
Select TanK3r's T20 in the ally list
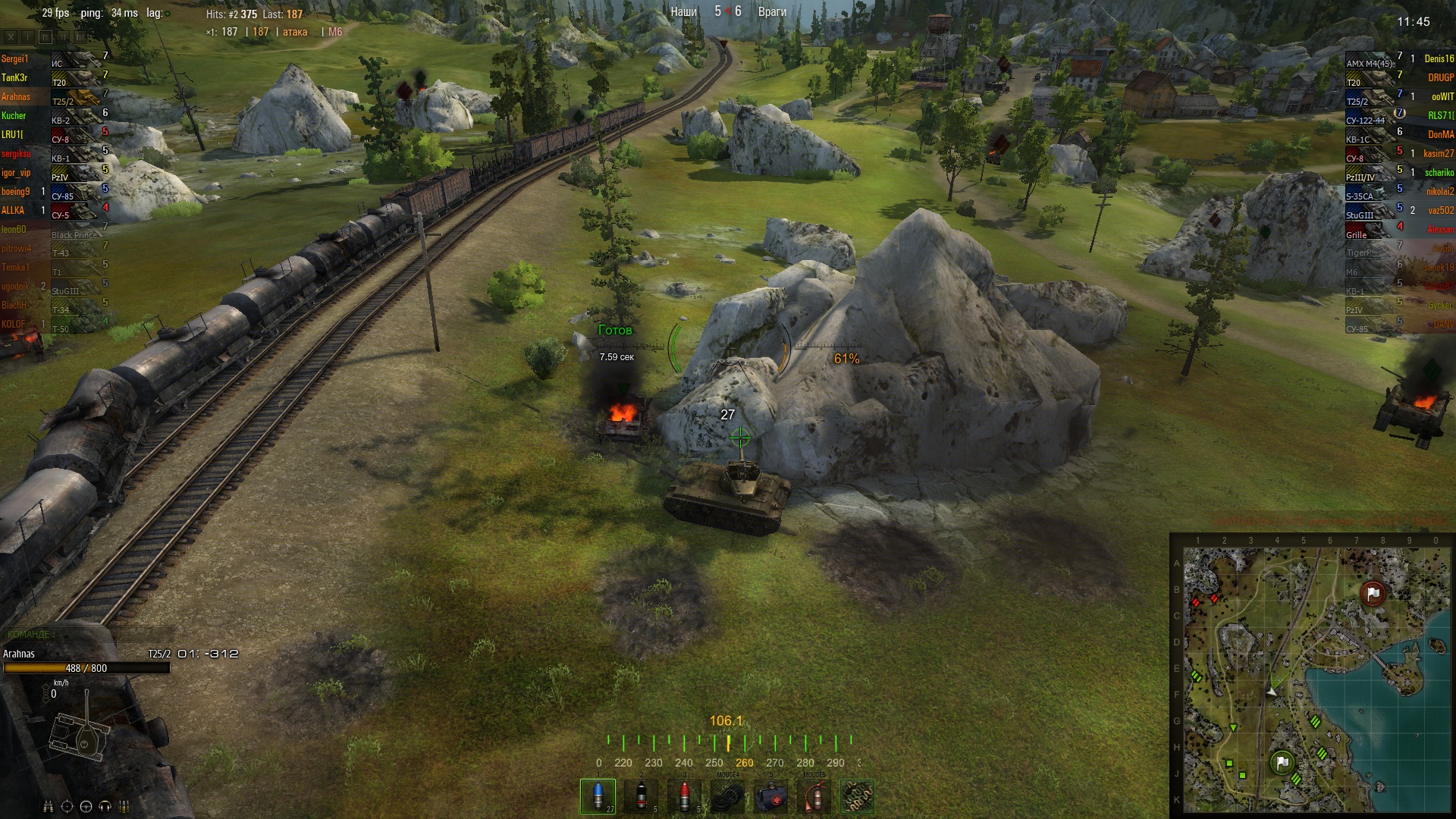[53, 78]
